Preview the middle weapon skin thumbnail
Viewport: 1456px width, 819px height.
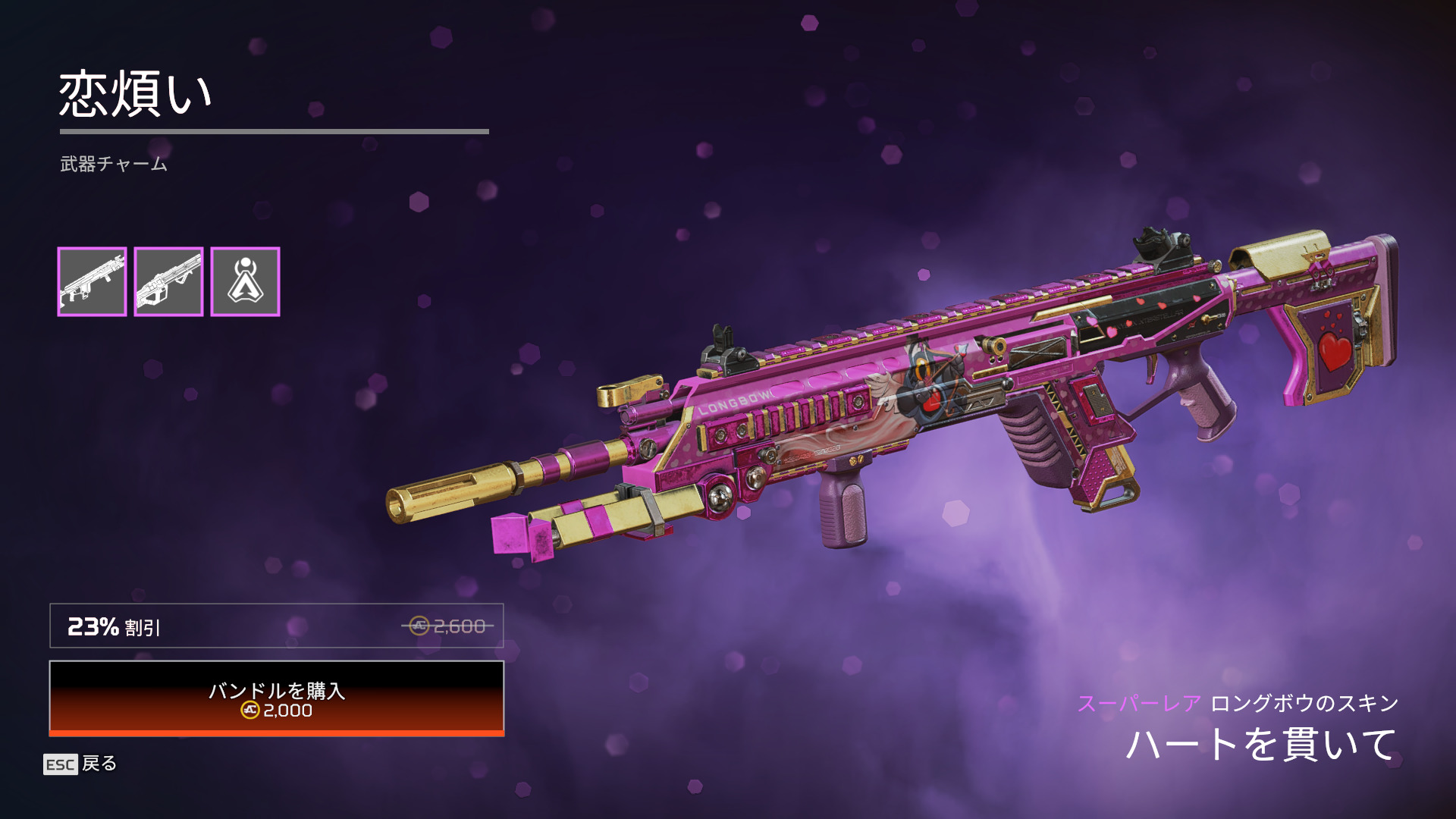[168, 281]
